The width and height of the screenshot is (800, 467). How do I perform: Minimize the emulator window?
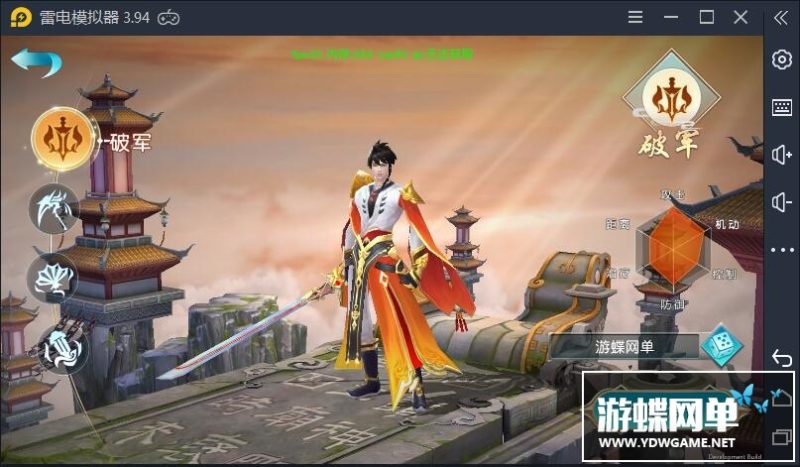click(x=671, y=17)
